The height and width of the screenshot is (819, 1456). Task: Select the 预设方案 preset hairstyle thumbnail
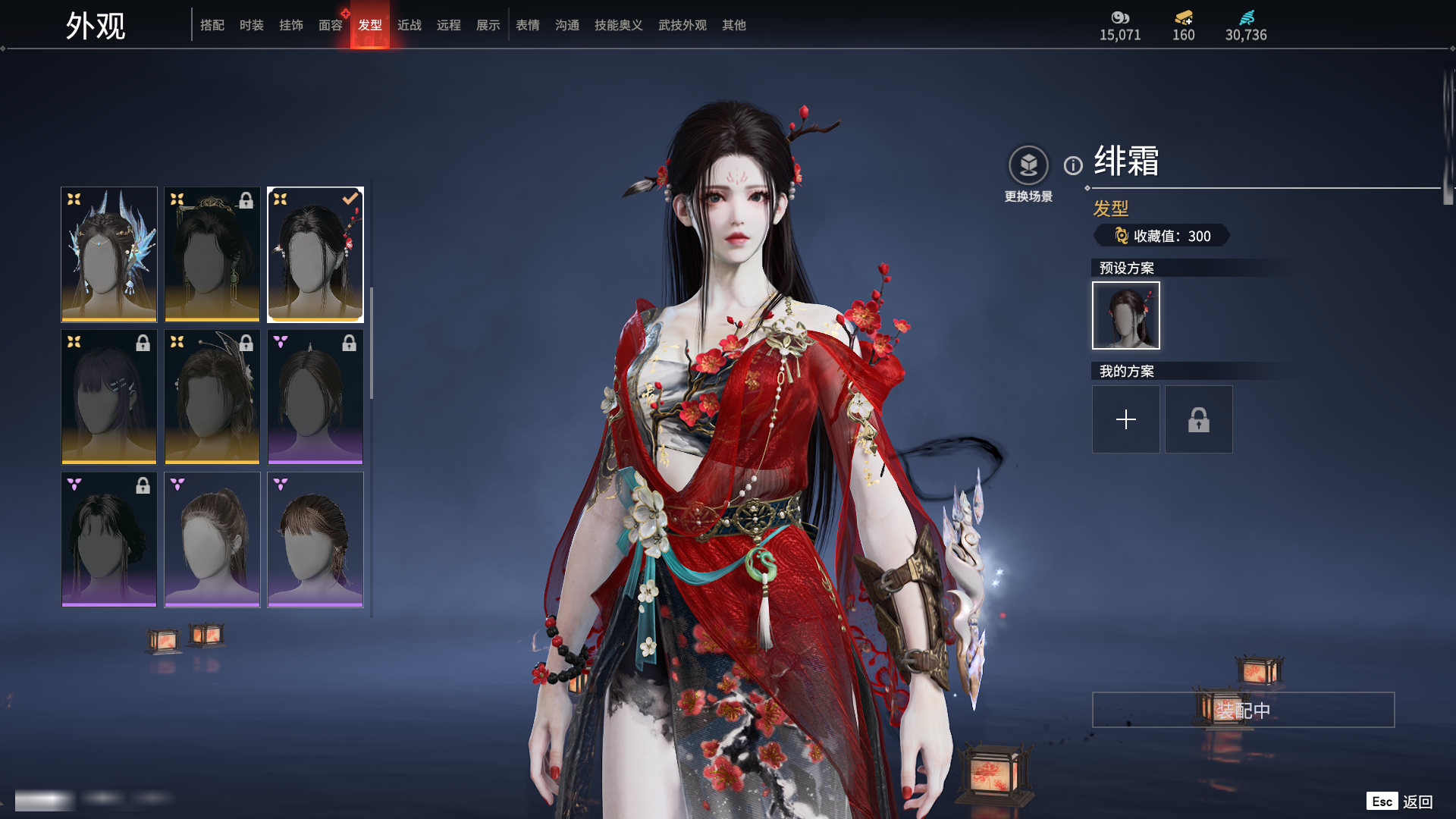1126,315
